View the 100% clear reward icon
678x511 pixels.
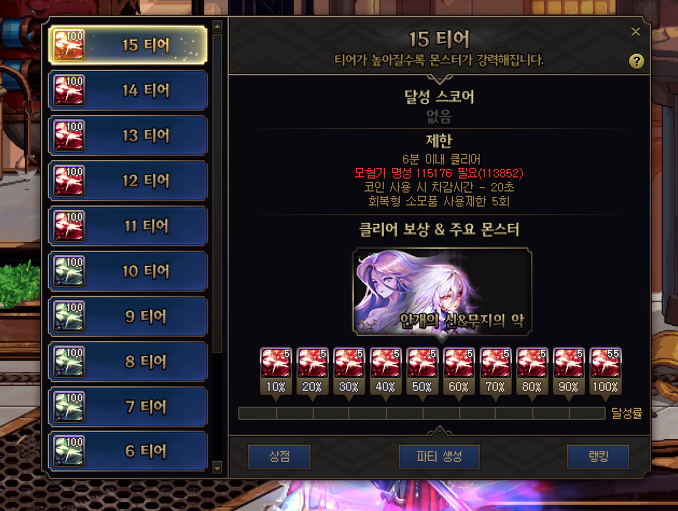(605, 363)
